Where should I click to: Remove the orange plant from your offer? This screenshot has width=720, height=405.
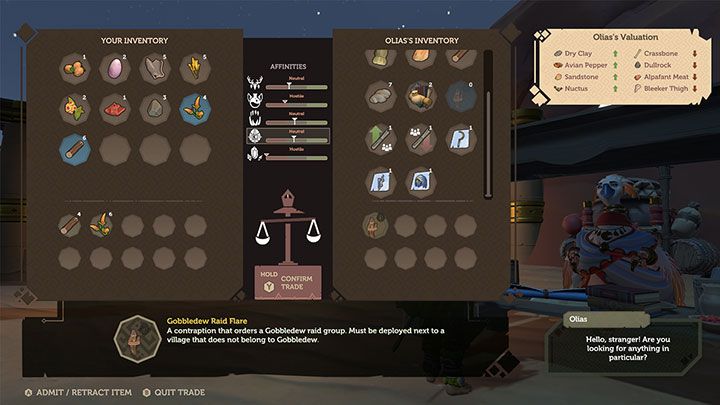point(101,225)
